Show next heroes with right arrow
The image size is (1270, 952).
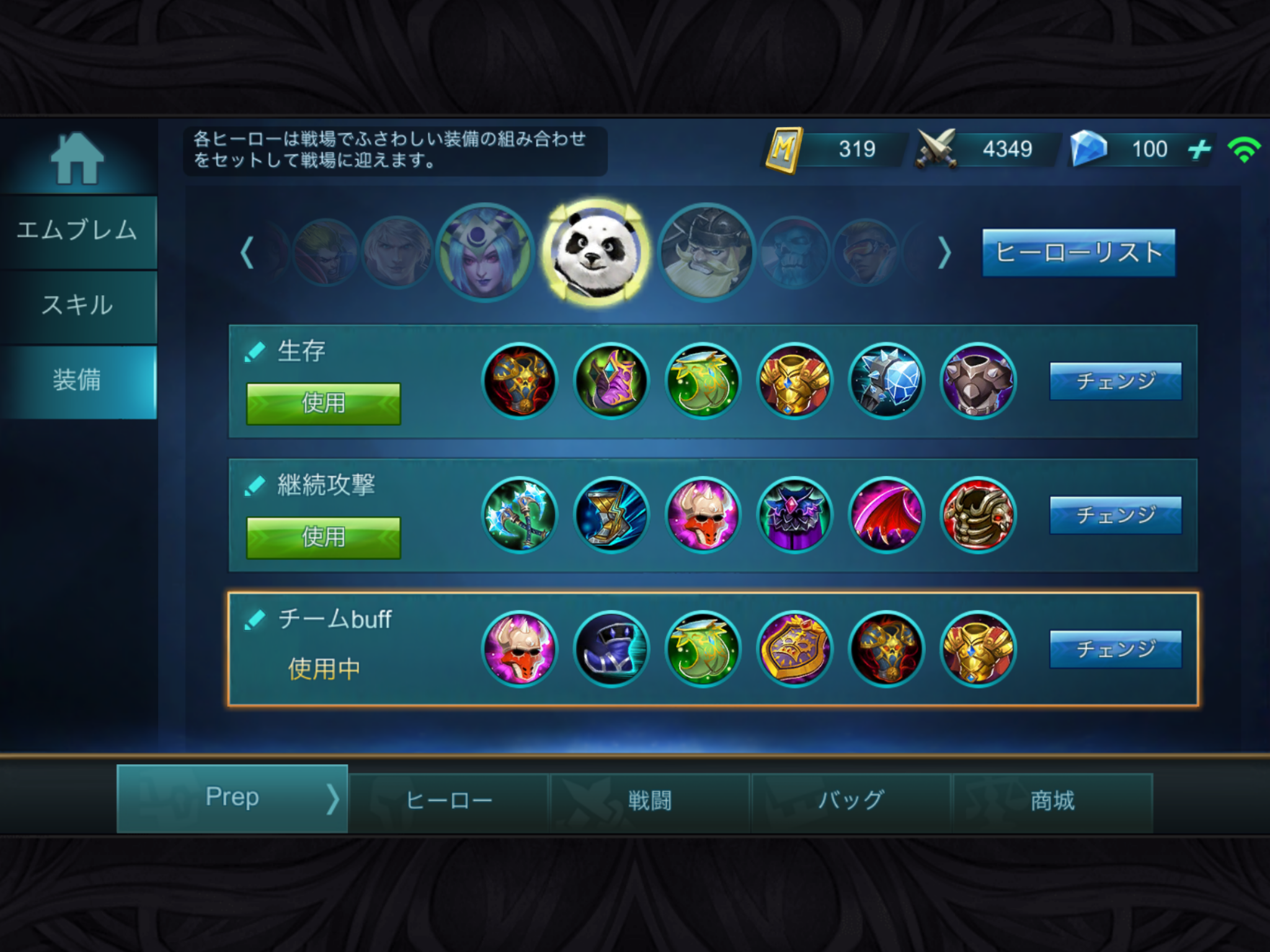[944, 252]
